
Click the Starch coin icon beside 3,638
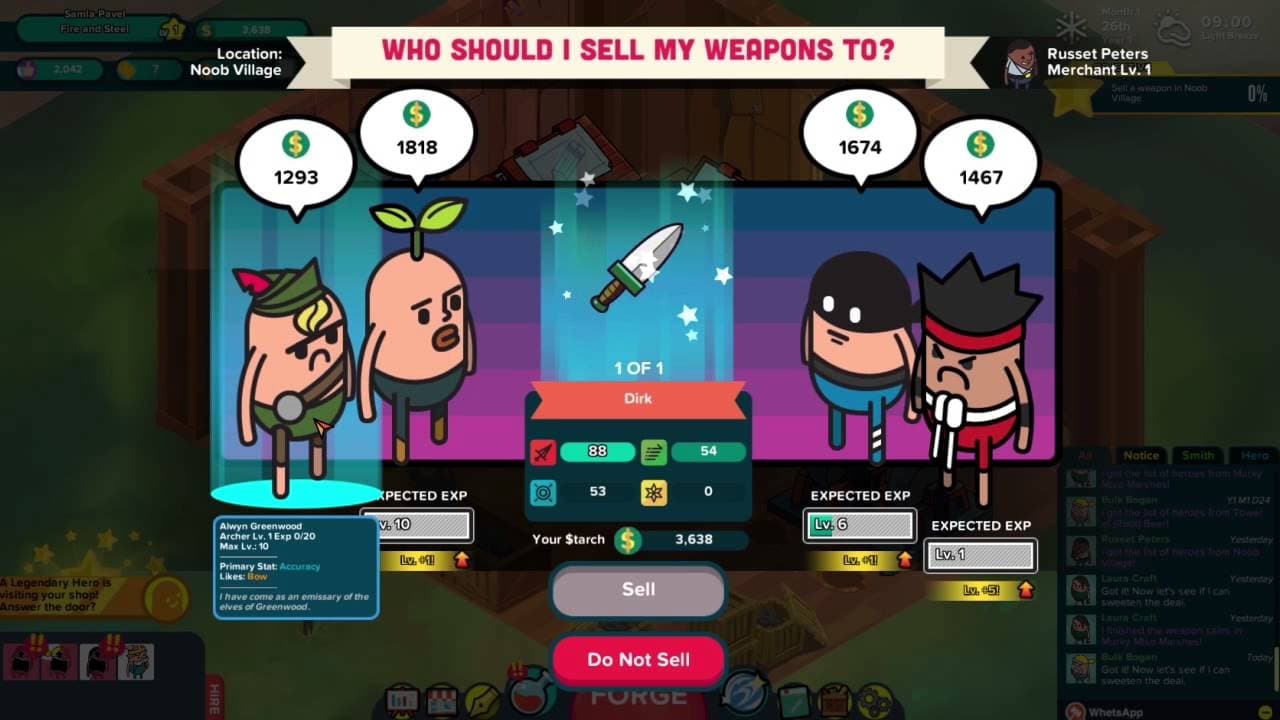627,540
